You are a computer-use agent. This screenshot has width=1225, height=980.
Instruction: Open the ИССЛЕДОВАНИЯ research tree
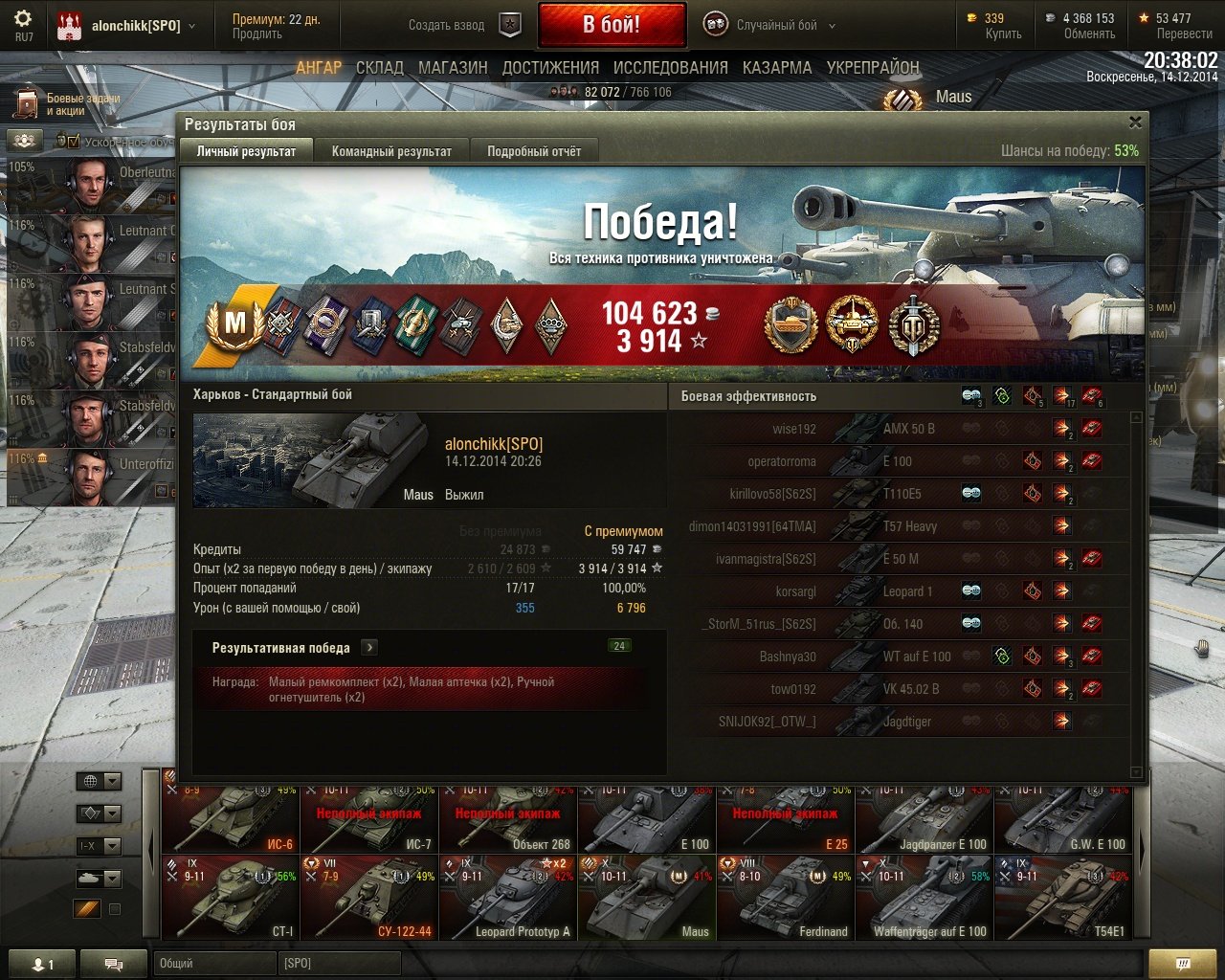pyautogui.click(x=670, y=68)
